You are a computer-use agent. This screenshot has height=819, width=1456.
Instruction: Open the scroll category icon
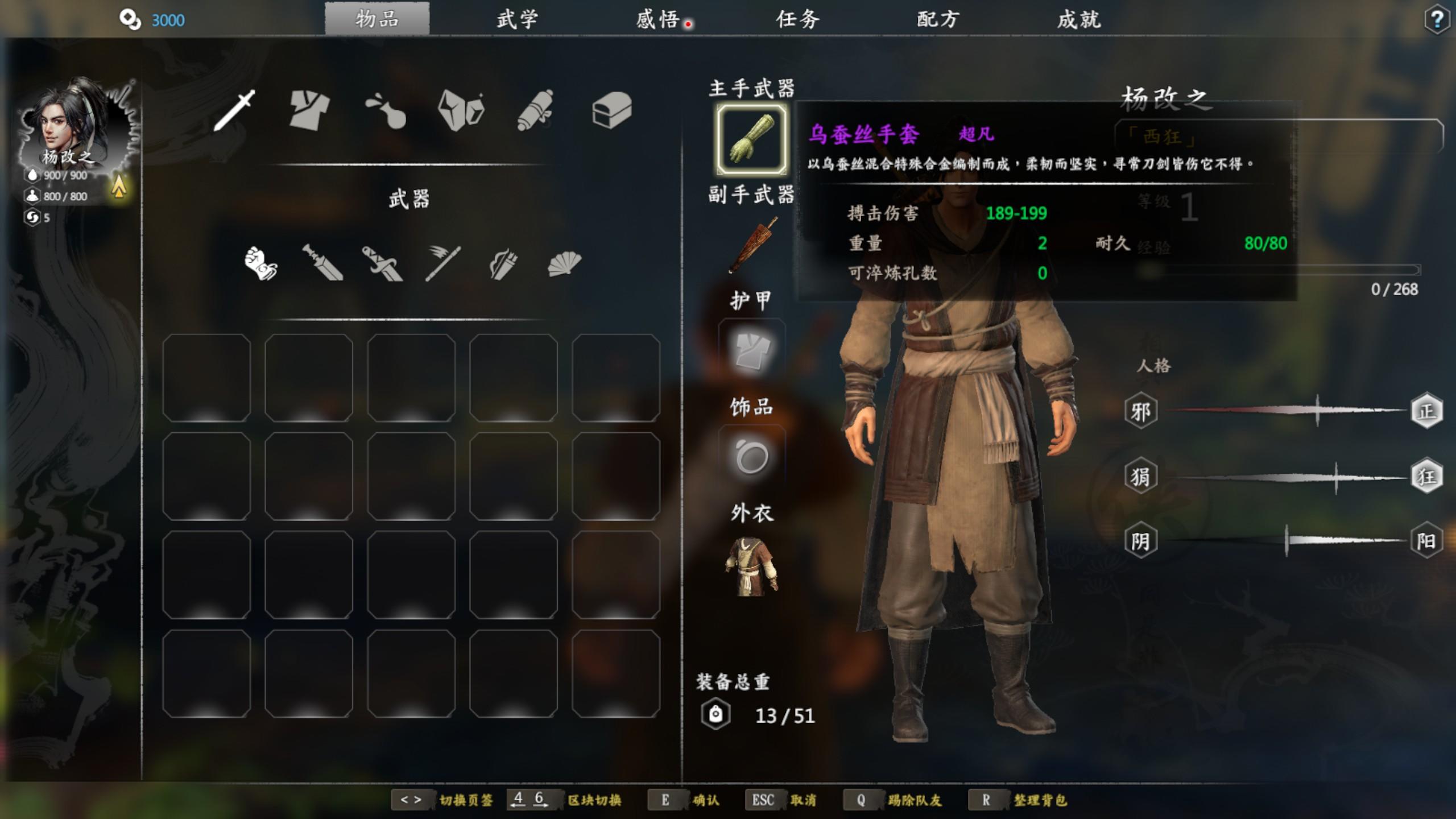535,109
